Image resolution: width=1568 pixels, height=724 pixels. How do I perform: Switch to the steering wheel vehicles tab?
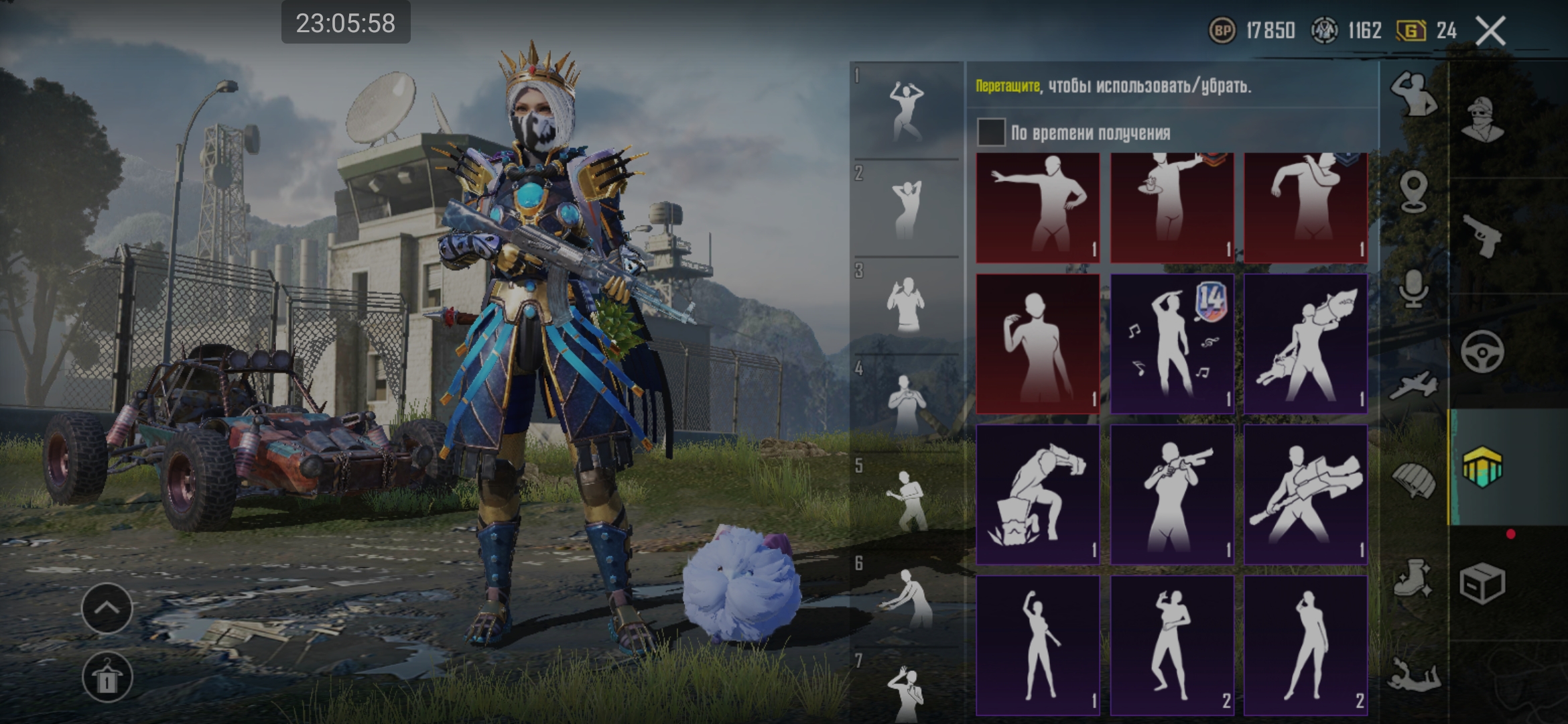point(1482,351)
